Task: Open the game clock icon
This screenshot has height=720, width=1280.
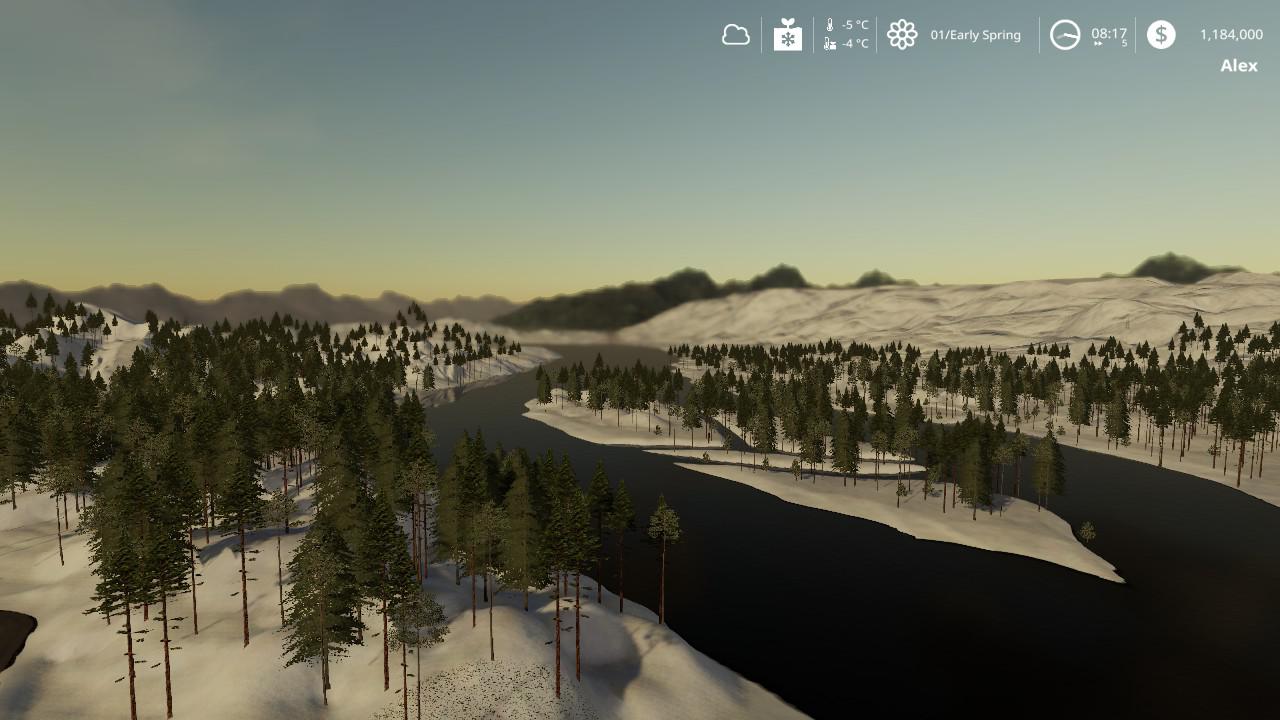Action: coord(1065,35)
